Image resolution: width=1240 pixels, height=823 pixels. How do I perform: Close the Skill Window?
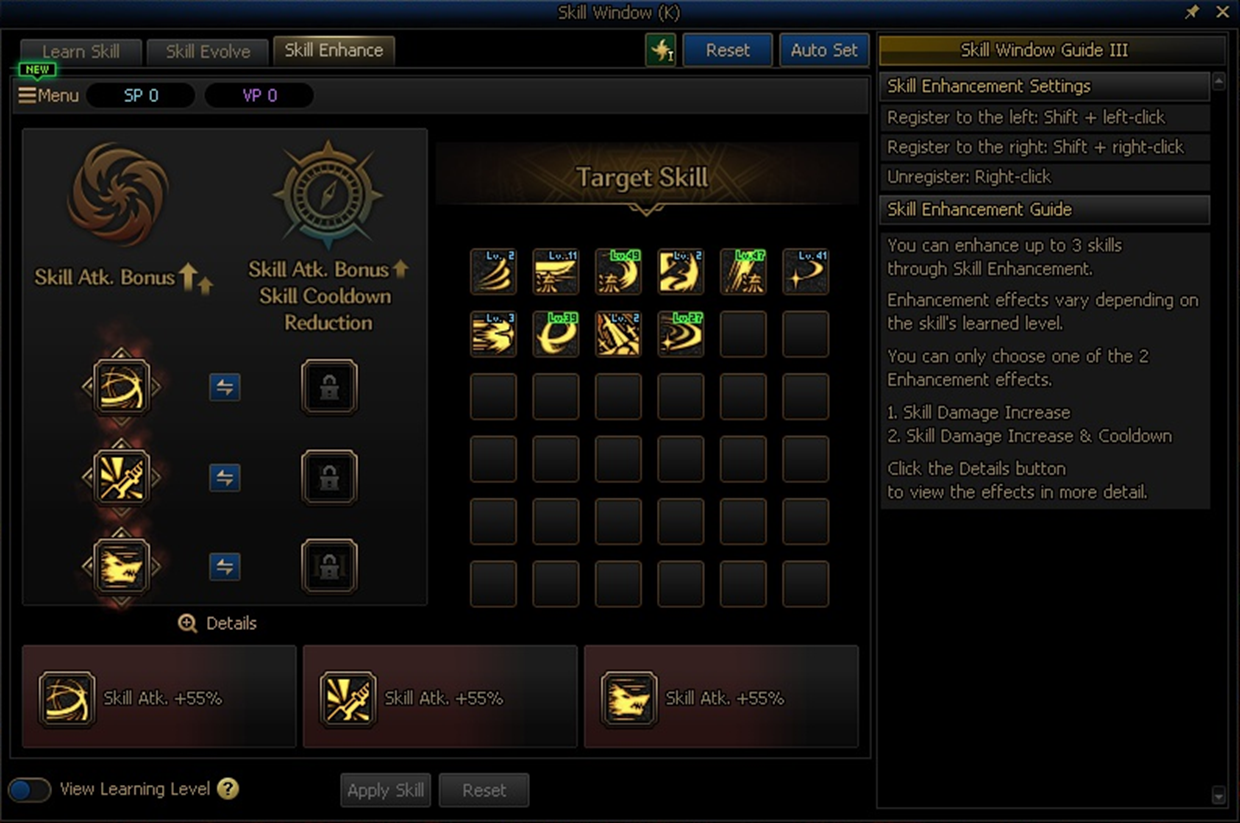(1222, 12)
